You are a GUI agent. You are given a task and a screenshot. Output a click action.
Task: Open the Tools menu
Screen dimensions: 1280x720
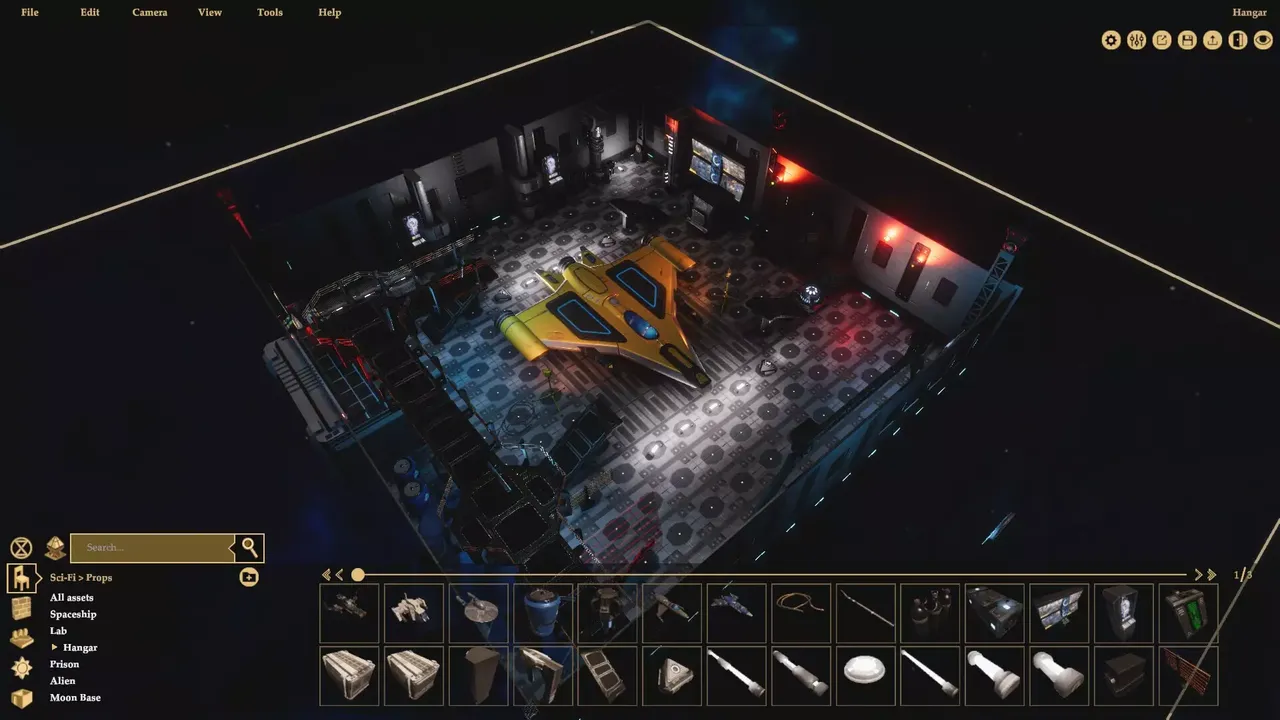click(x=269, y=12)
